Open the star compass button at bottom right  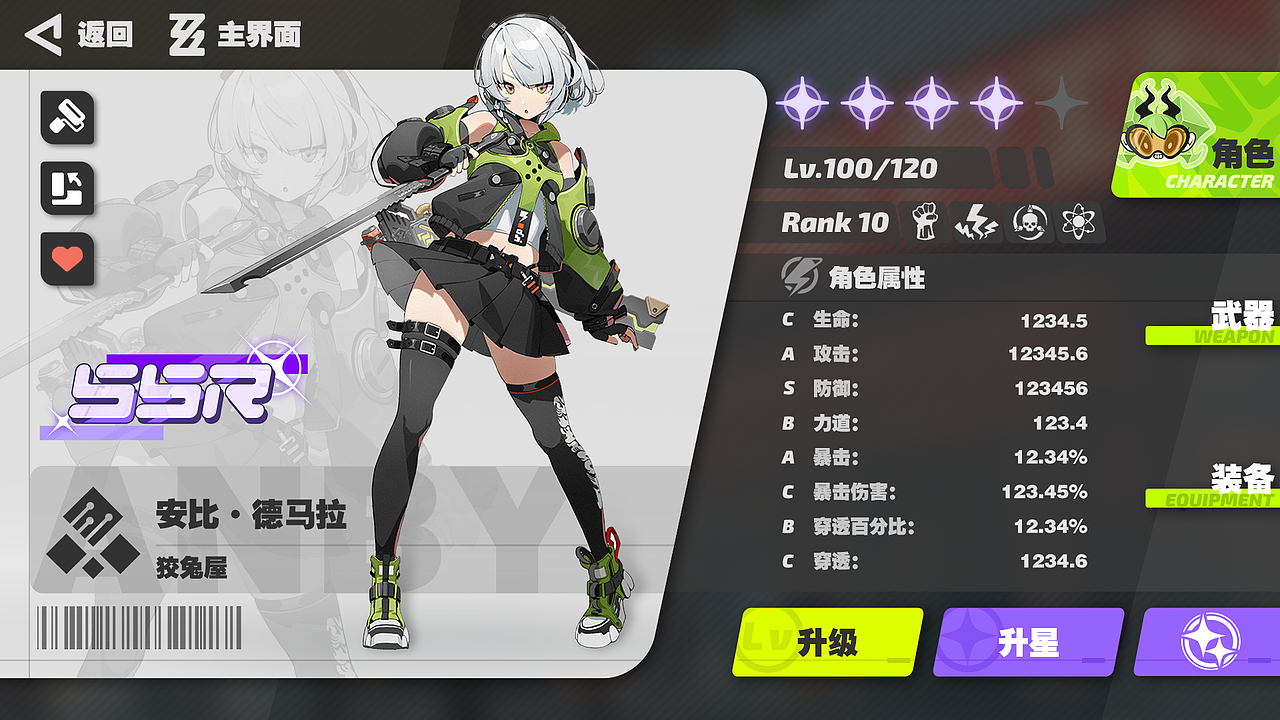click(x=1210, y=643)
